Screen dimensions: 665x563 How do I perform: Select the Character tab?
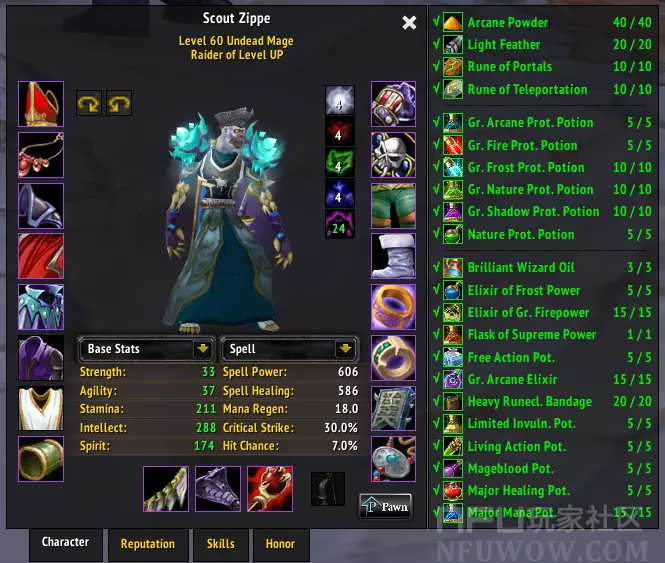[66, 543]
